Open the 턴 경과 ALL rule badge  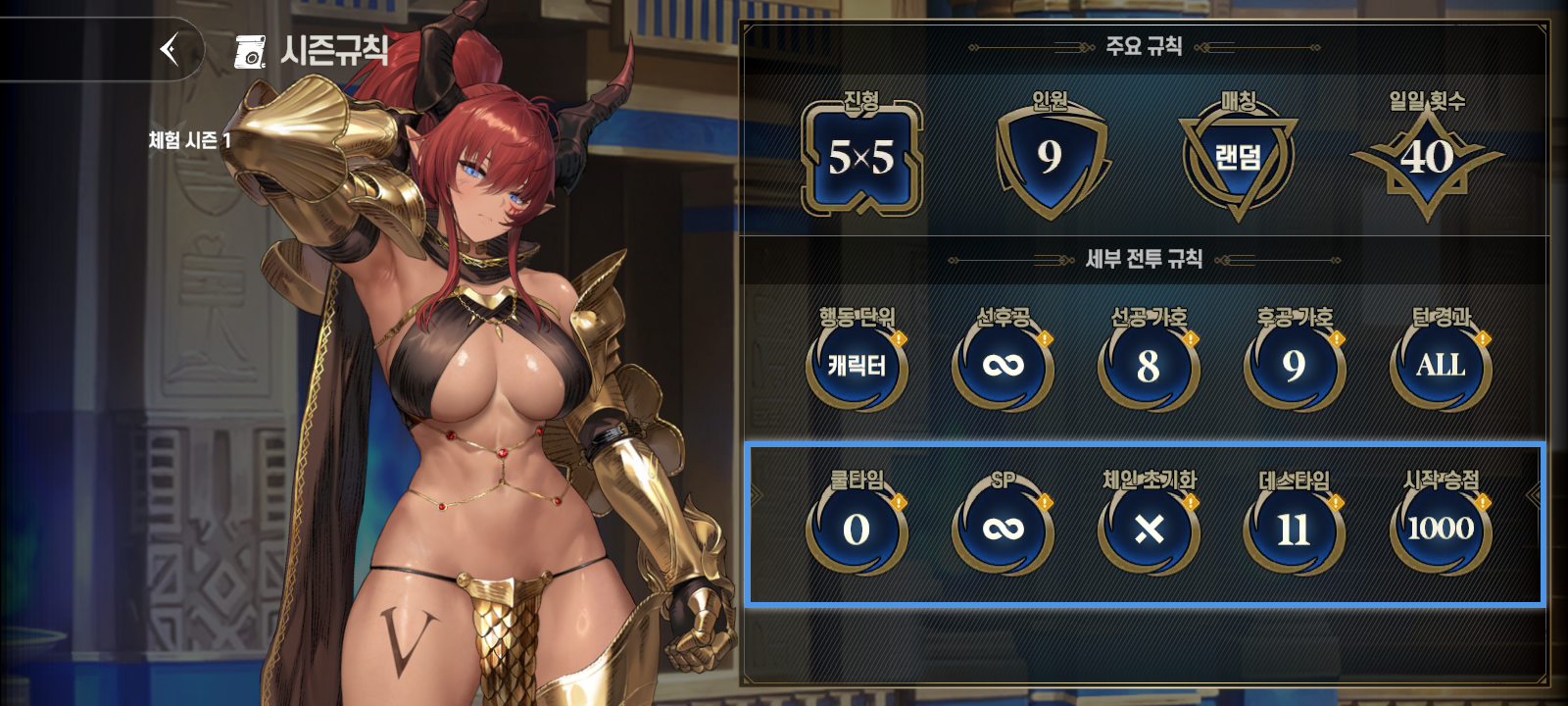pos(1439,368)
